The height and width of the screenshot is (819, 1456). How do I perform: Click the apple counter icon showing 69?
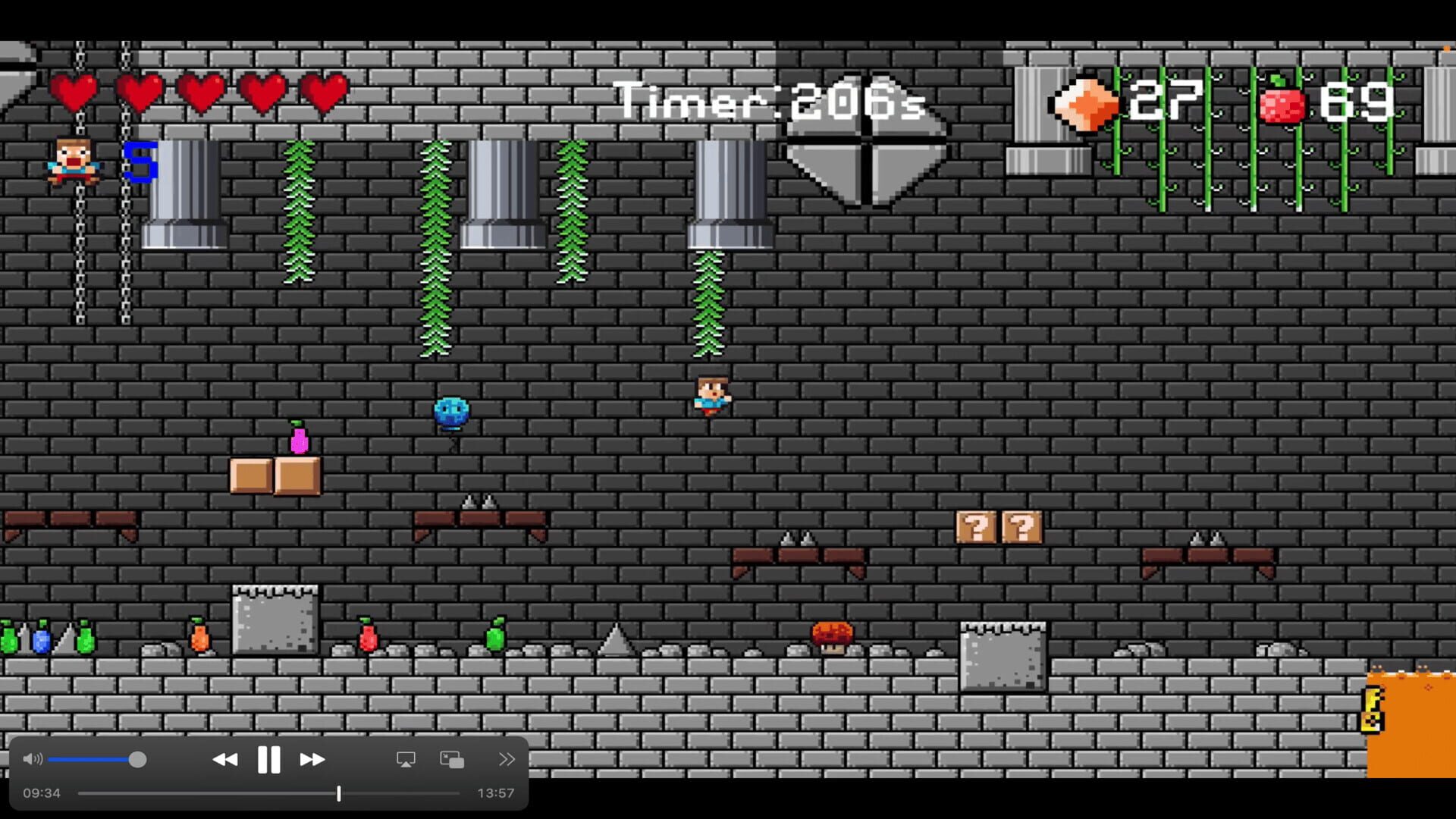1282,101
